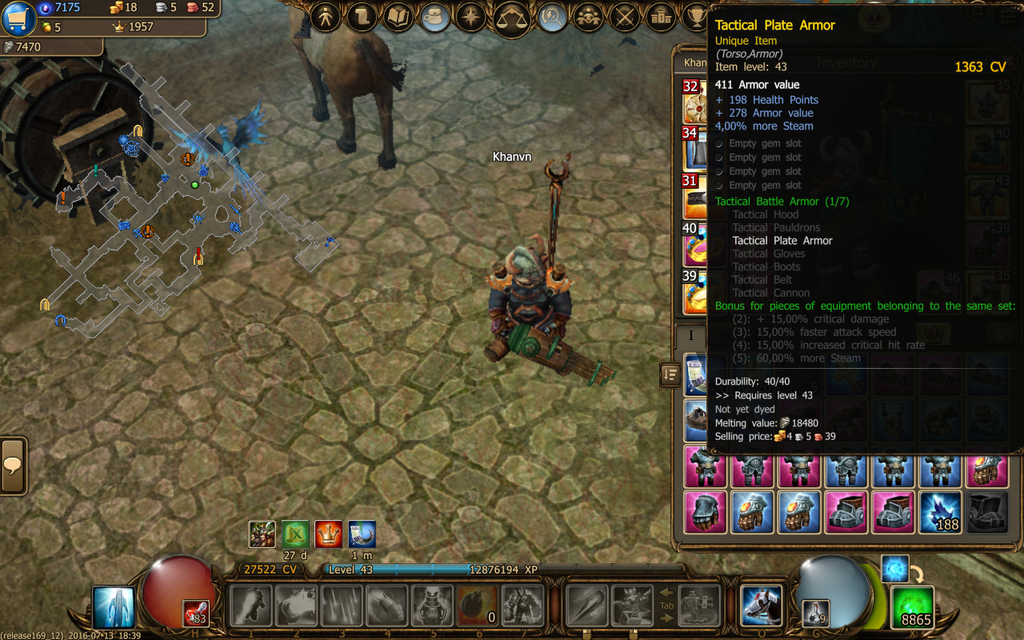Open the group of players guild icon
The width and height of the screenshot is (1024, 640).
point(588,17)
